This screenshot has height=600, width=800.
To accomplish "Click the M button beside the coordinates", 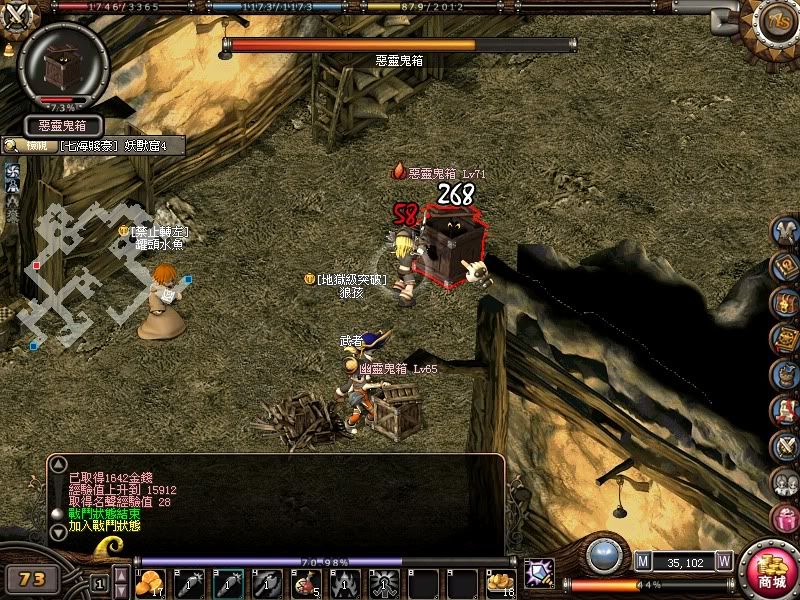I will (x=642, y=561).
